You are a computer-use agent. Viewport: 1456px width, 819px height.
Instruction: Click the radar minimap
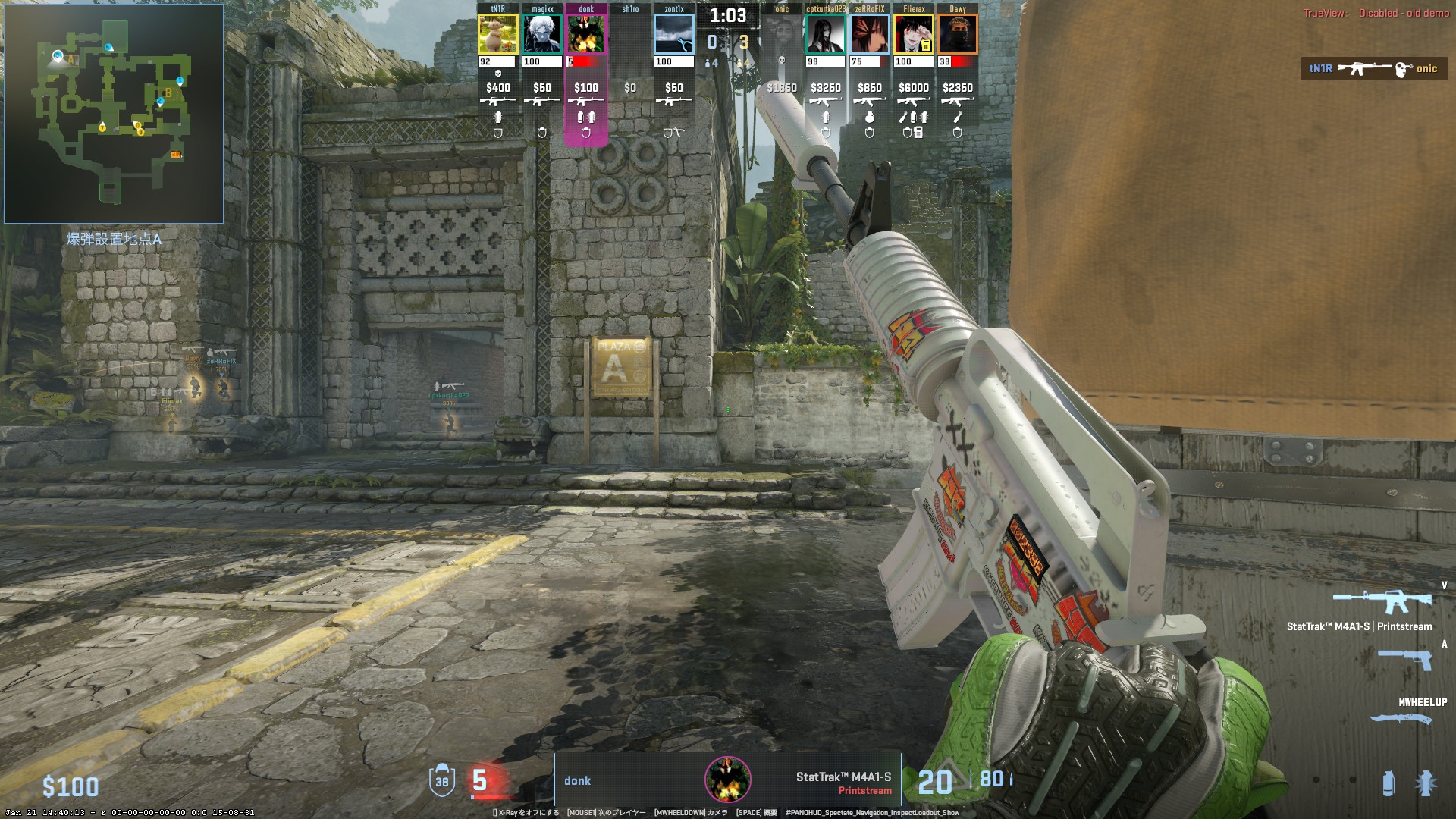tap(114, 114)
